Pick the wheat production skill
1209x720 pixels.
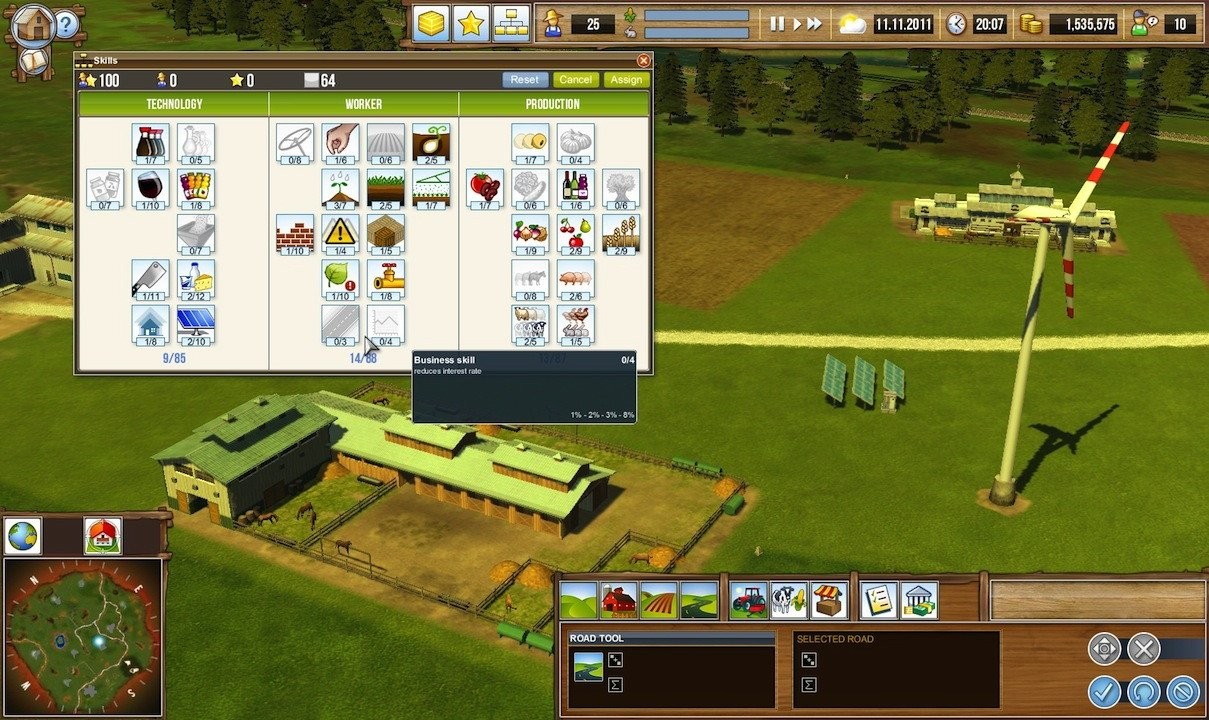tap(621, 233)
